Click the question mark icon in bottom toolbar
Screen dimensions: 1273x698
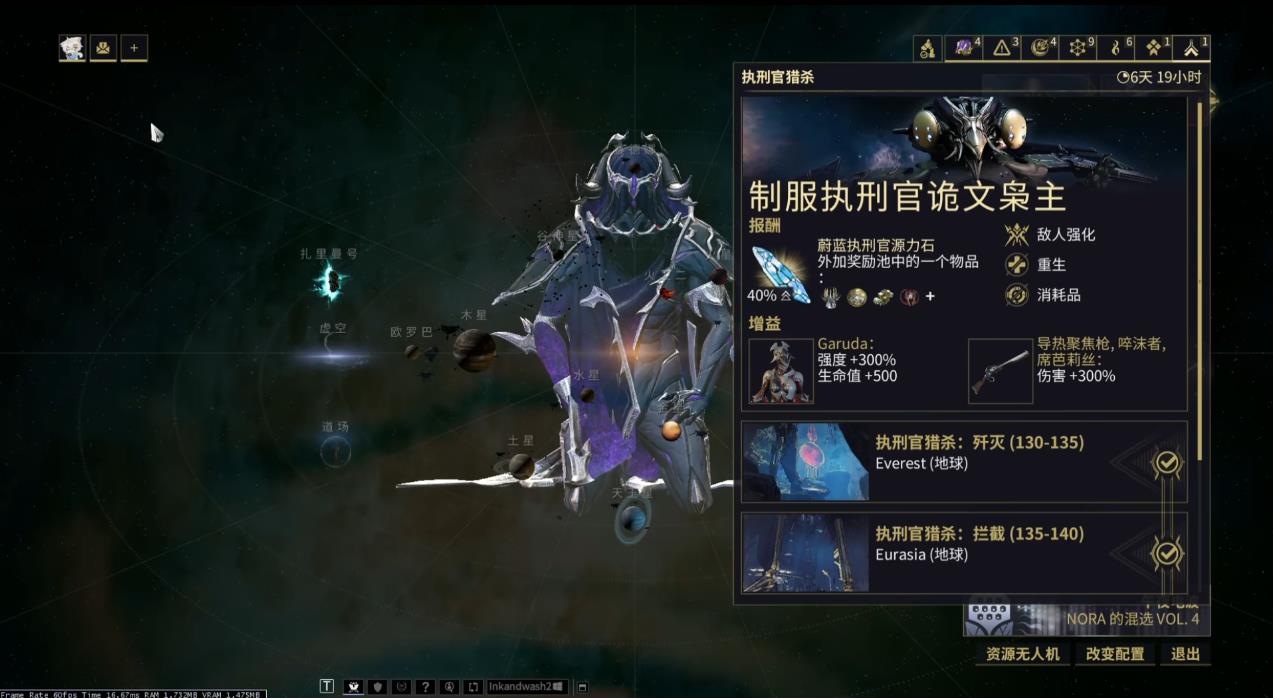click(425, 687)
